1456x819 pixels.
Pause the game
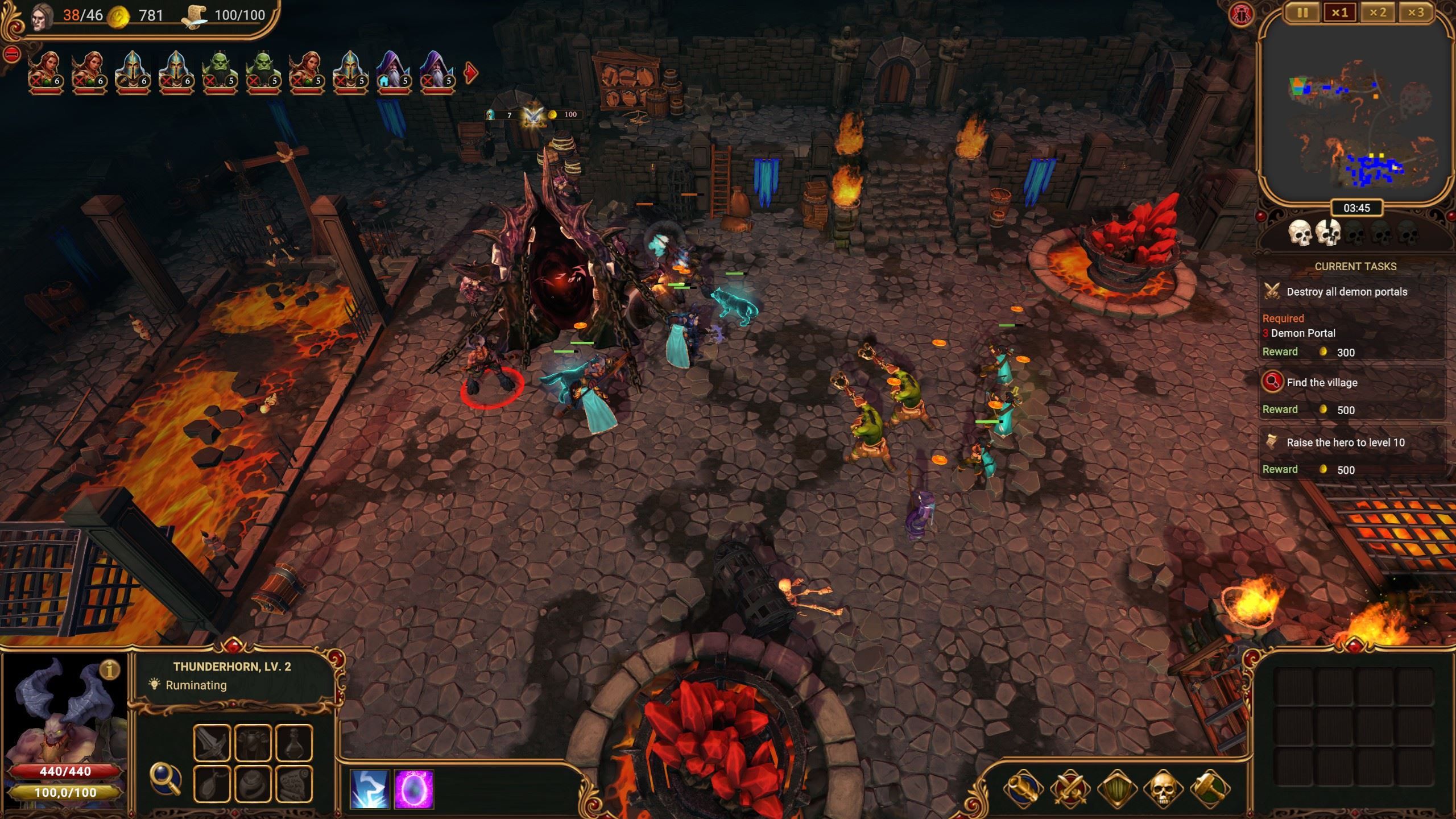1302,13
